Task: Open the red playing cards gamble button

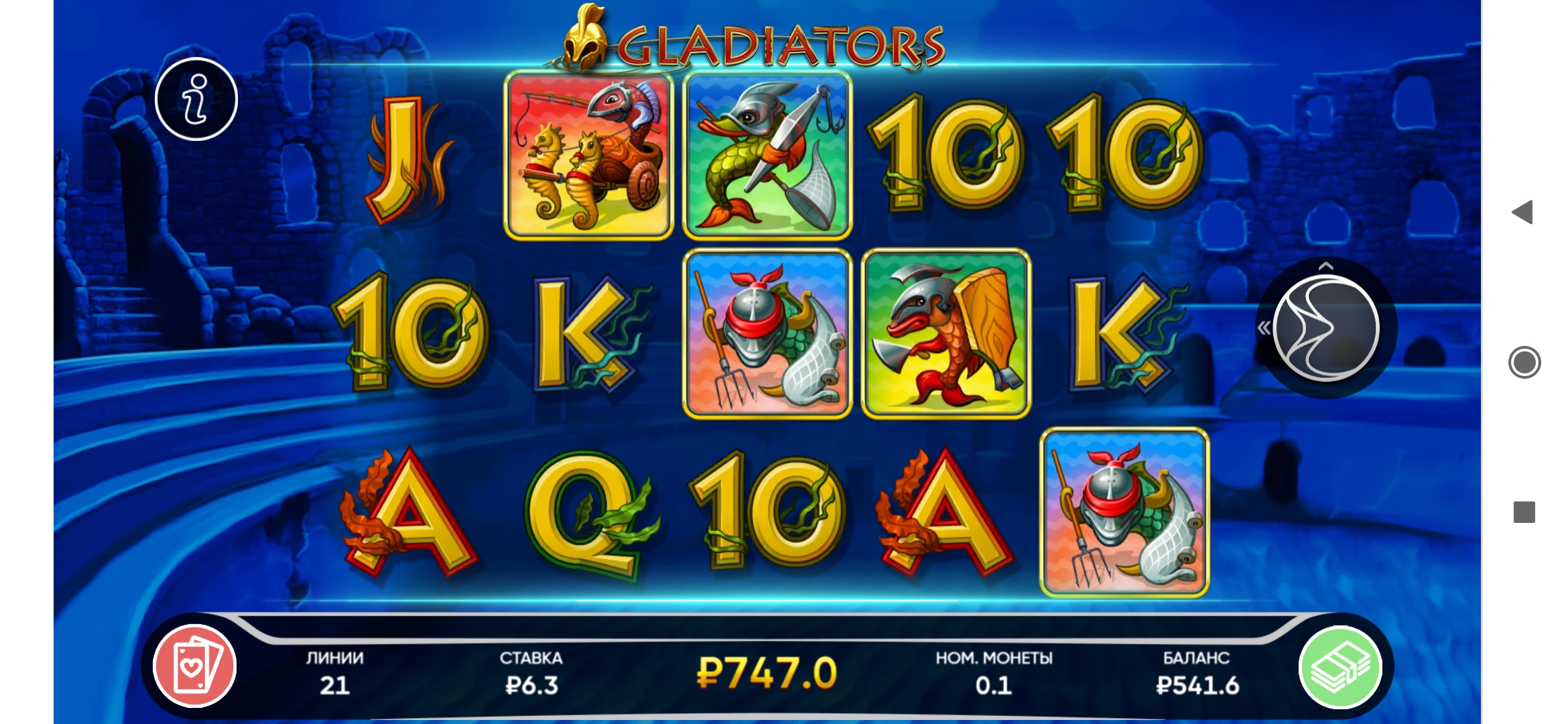Action: [x=194, y=666]
